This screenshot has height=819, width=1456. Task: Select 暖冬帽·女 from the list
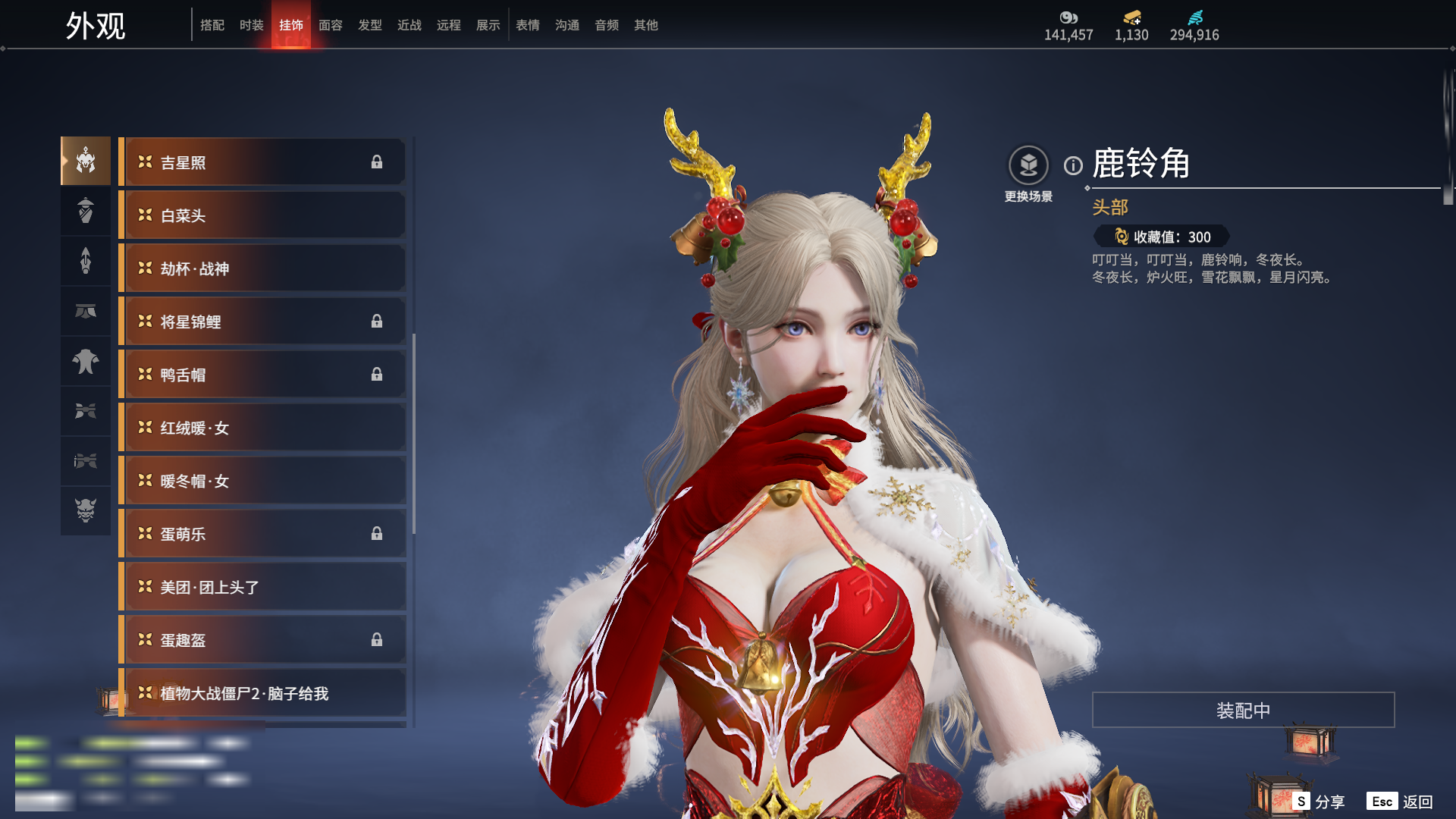[262, 481]
